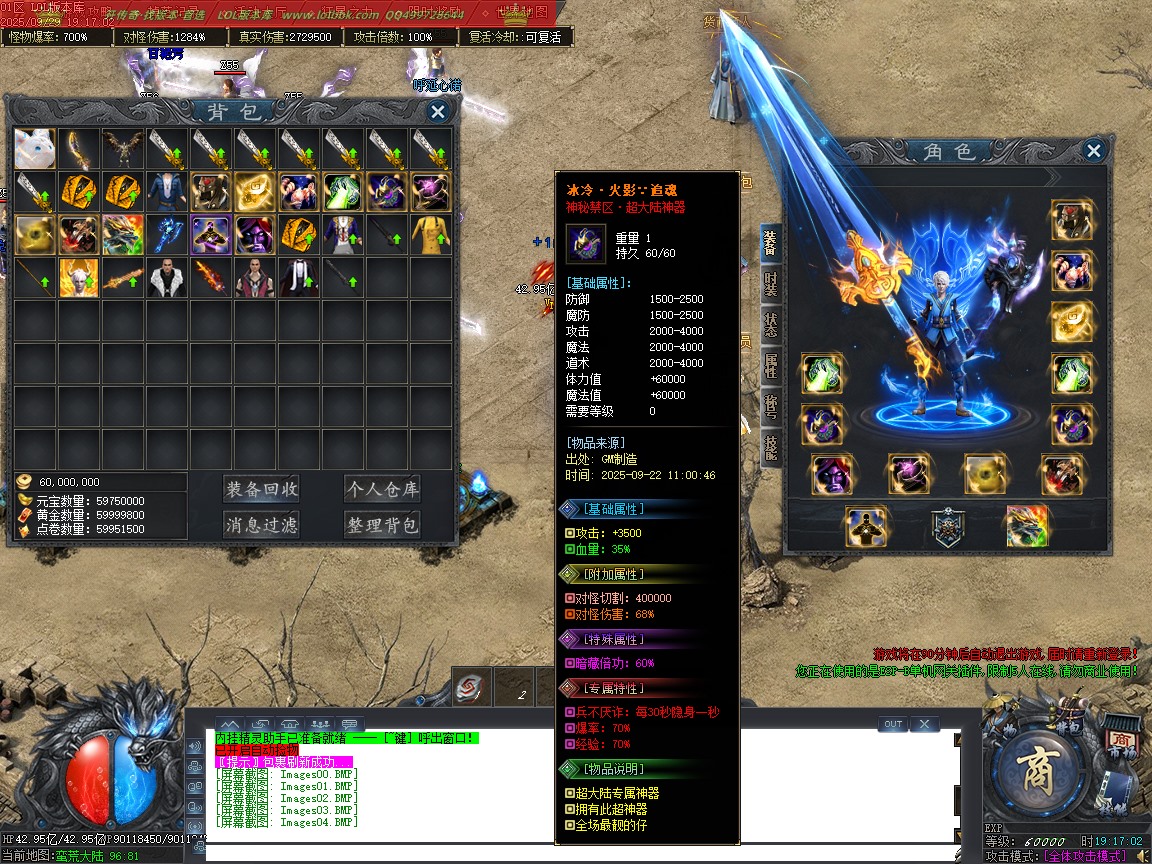
Task: Select the equipped shield emblem slot
Action: click(x=948, y=526)
